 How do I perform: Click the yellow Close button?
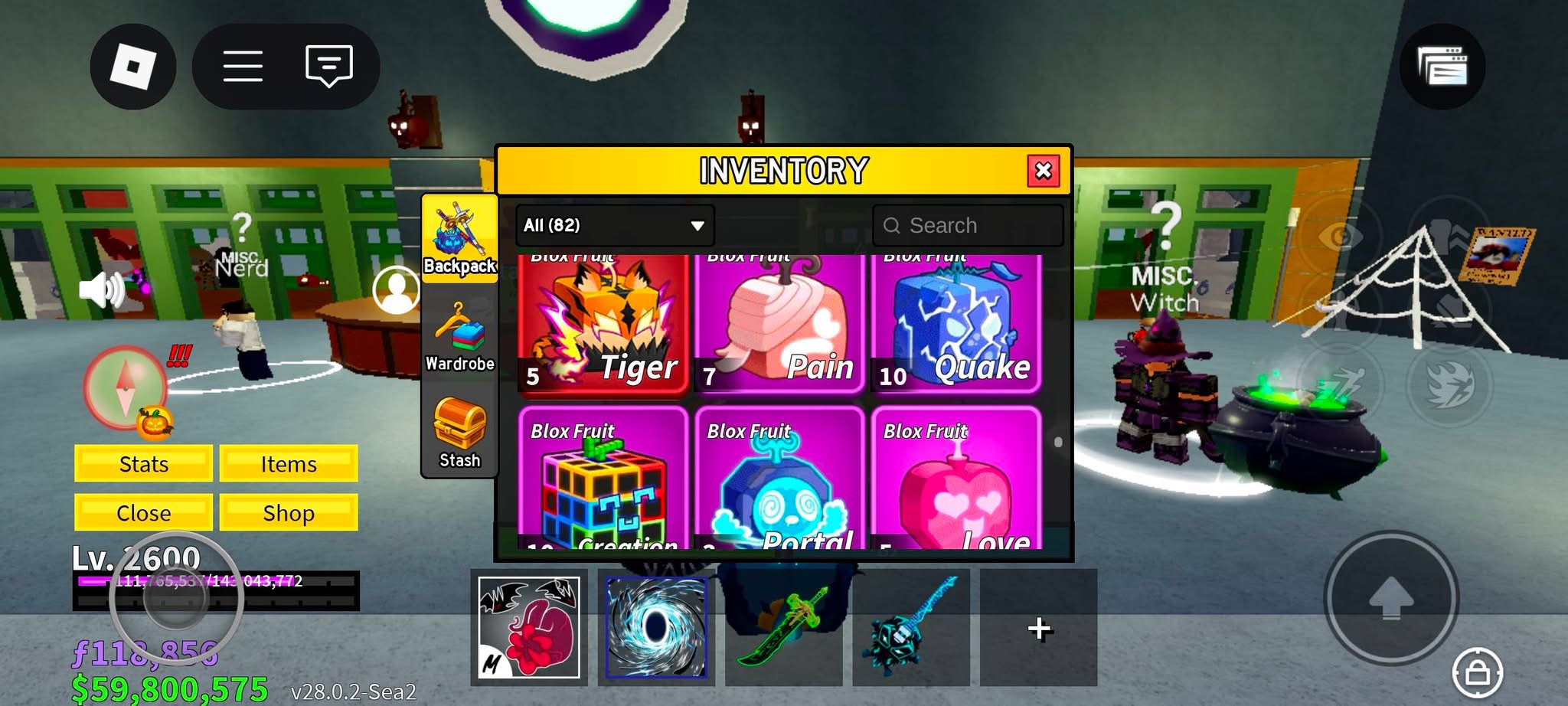coord(143,512)
